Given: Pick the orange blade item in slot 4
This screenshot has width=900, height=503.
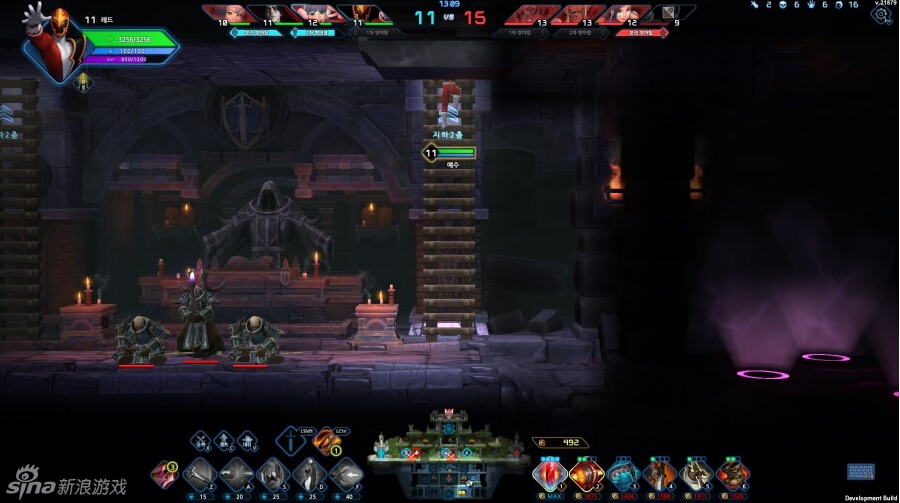Looking at the screenshot, I should (657, 473).
